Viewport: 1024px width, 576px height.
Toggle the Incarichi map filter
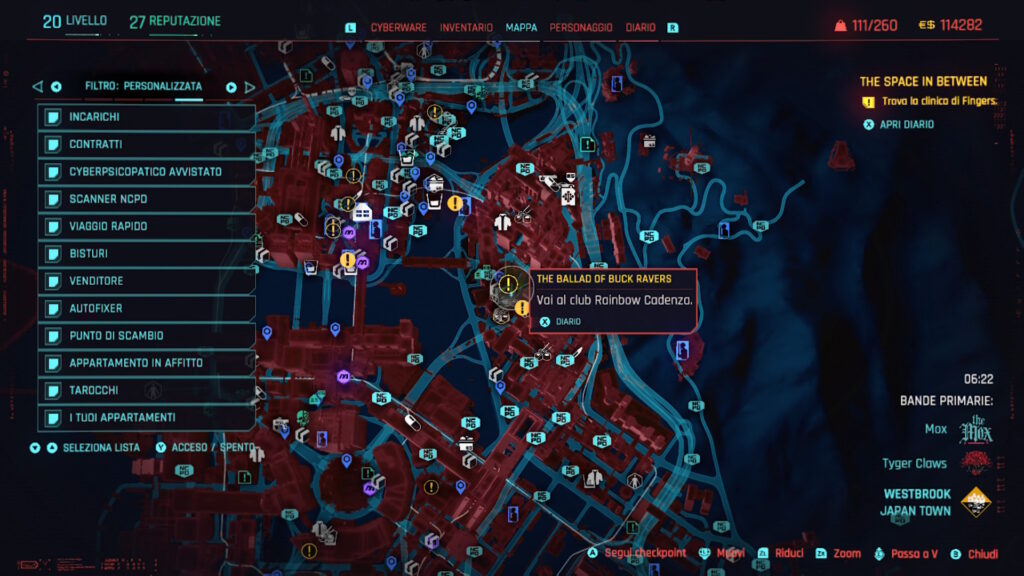click(x=145, y=117)
